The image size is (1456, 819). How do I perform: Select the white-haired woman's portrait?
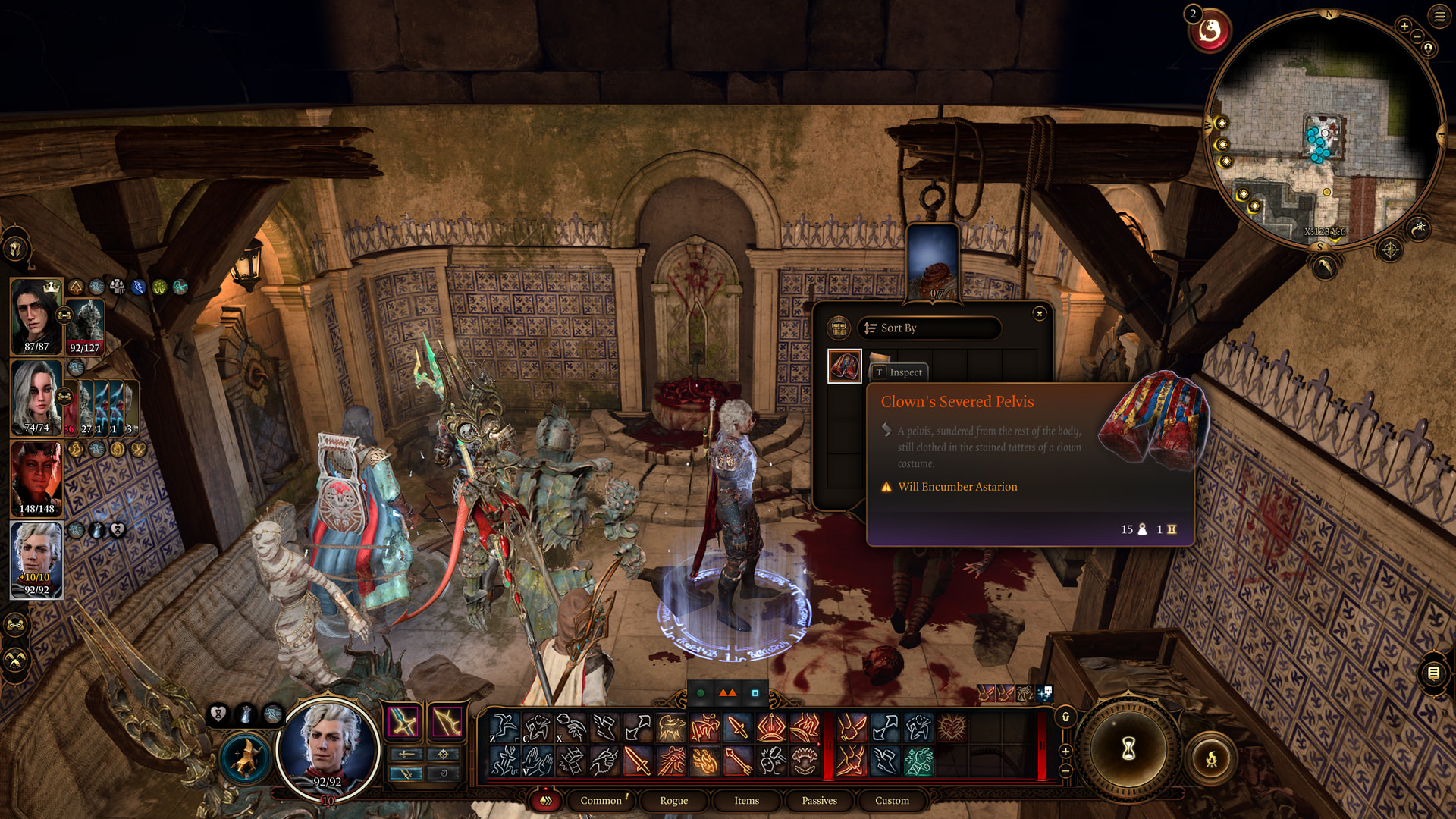click(x=36, y=397)
